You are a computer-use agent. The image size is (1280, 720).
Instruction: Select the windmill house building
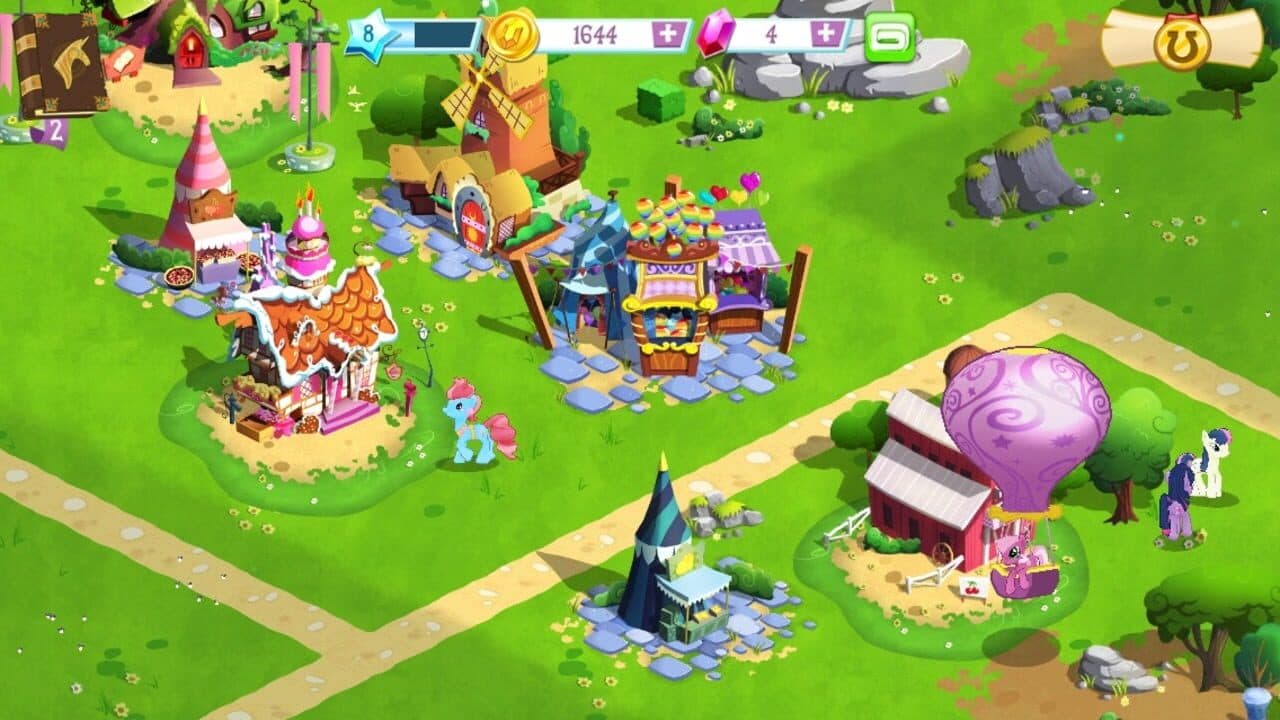(480, 150)
